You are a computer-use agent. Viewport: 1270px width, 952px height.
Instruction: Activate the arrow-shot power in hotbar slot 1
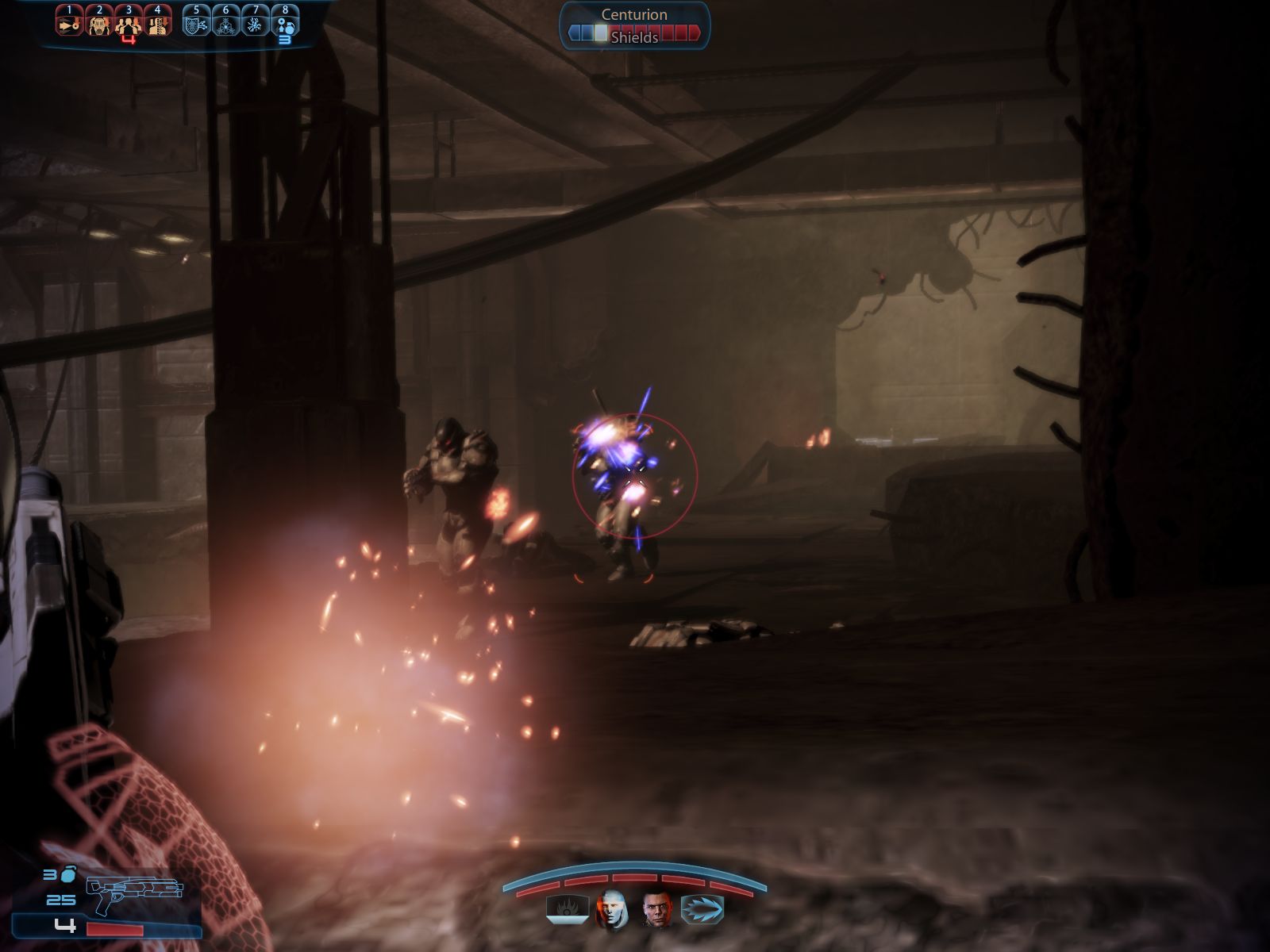click(x=69, y=22)
